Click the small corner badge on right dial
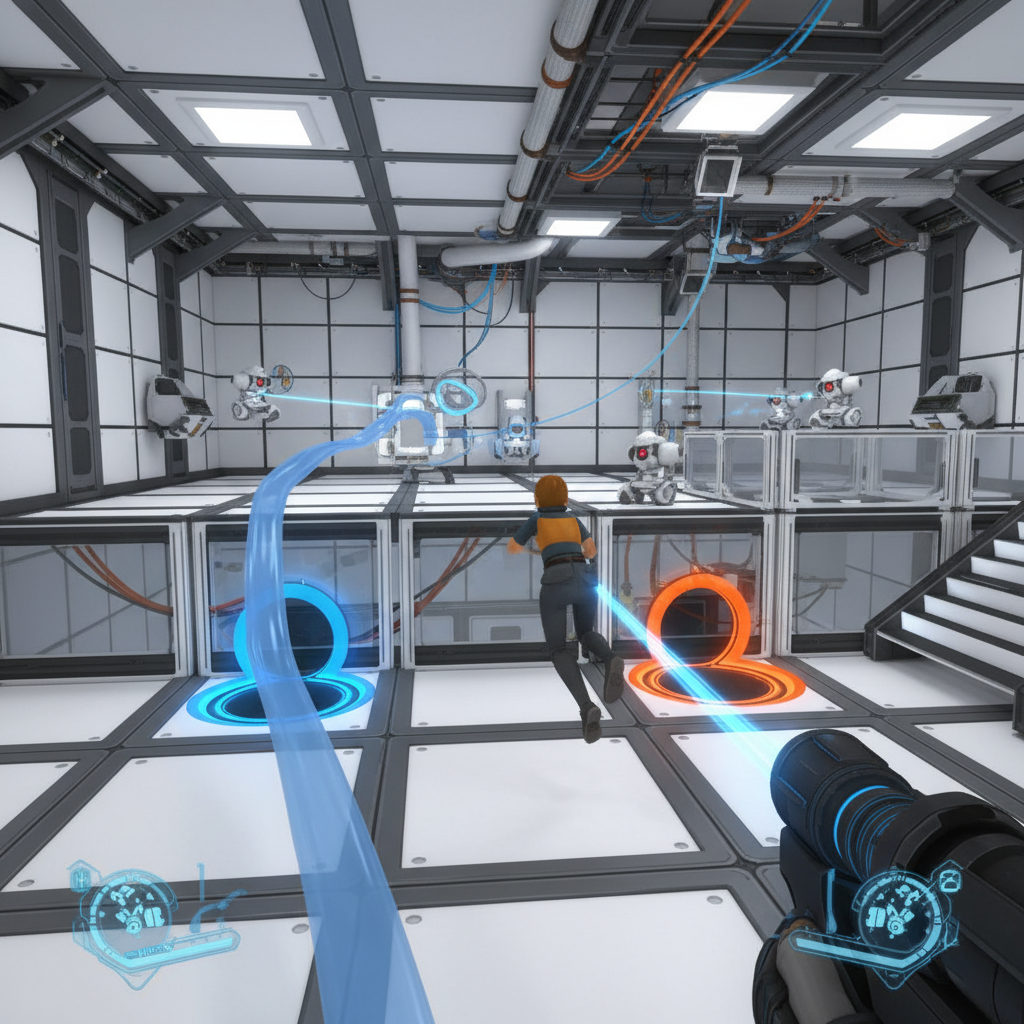Viewport: 1024px width, 1024px height. [948, 879]
